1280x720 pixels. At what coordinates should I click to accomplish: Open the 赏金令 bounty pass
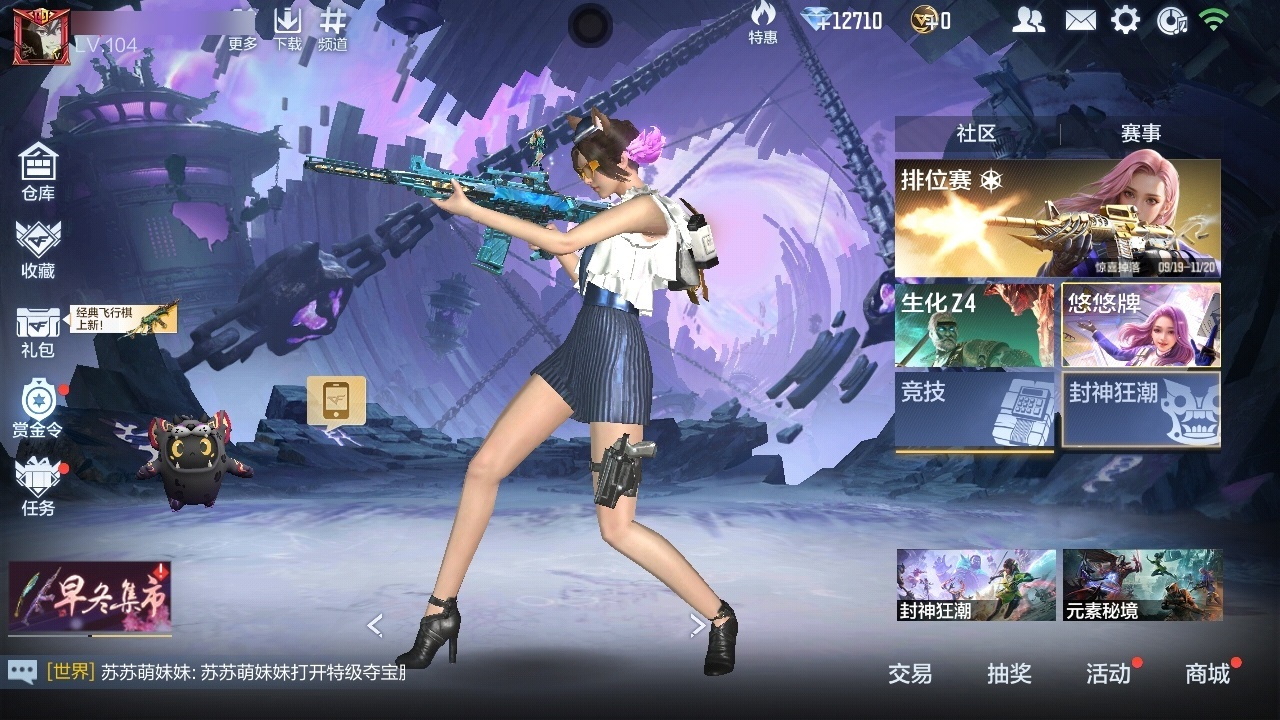(x=38, y=409)
